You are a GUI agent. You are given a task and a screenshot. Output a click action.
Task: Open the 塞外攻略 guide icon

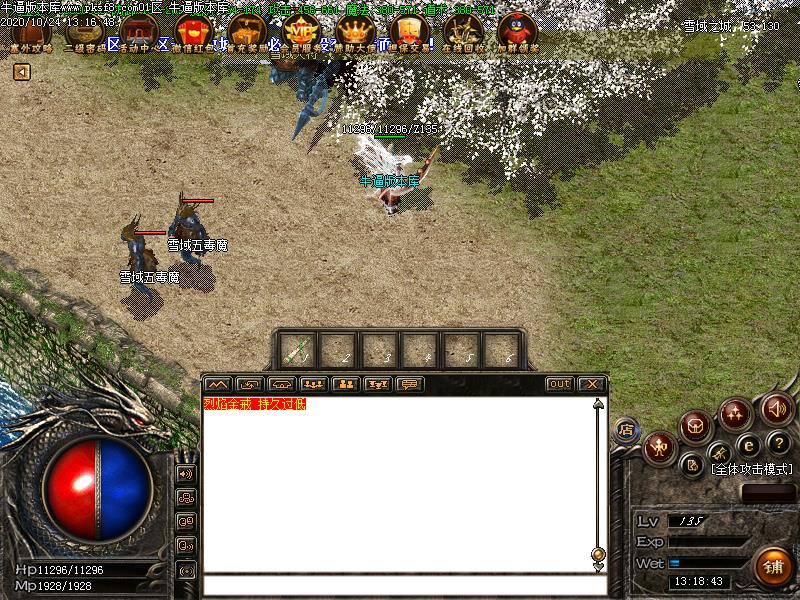point(30,31)
